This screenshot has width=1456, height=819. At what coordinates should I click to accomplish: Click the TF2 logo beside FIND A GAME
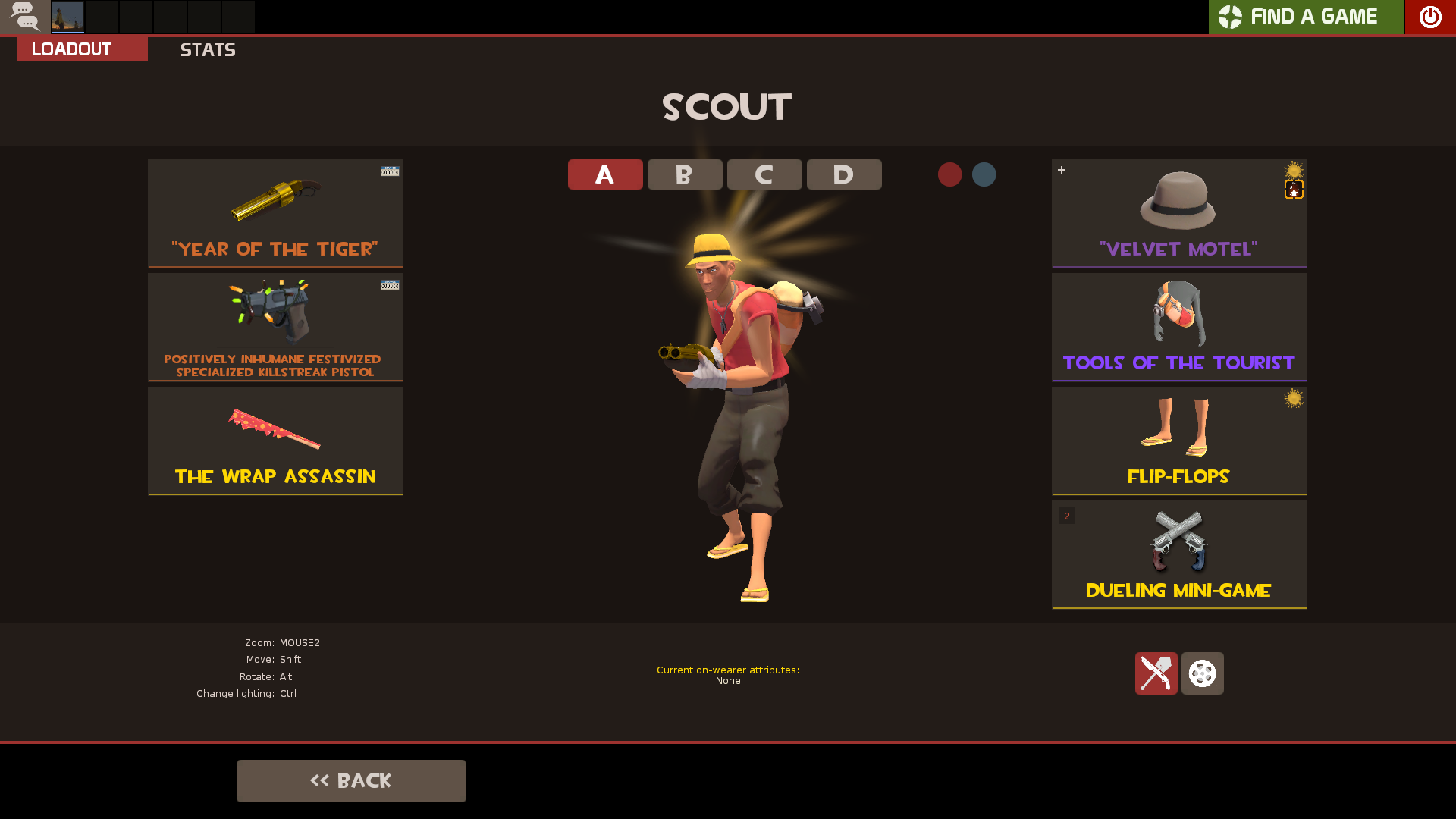[1229, 16]
